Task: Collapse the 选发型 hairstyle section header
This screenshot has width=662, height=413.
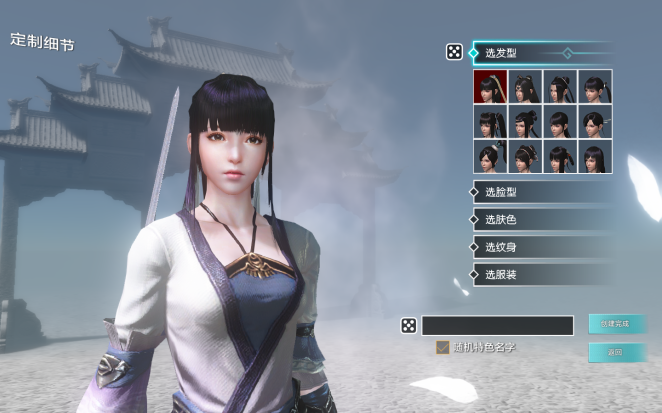Action: pos(541,52)
